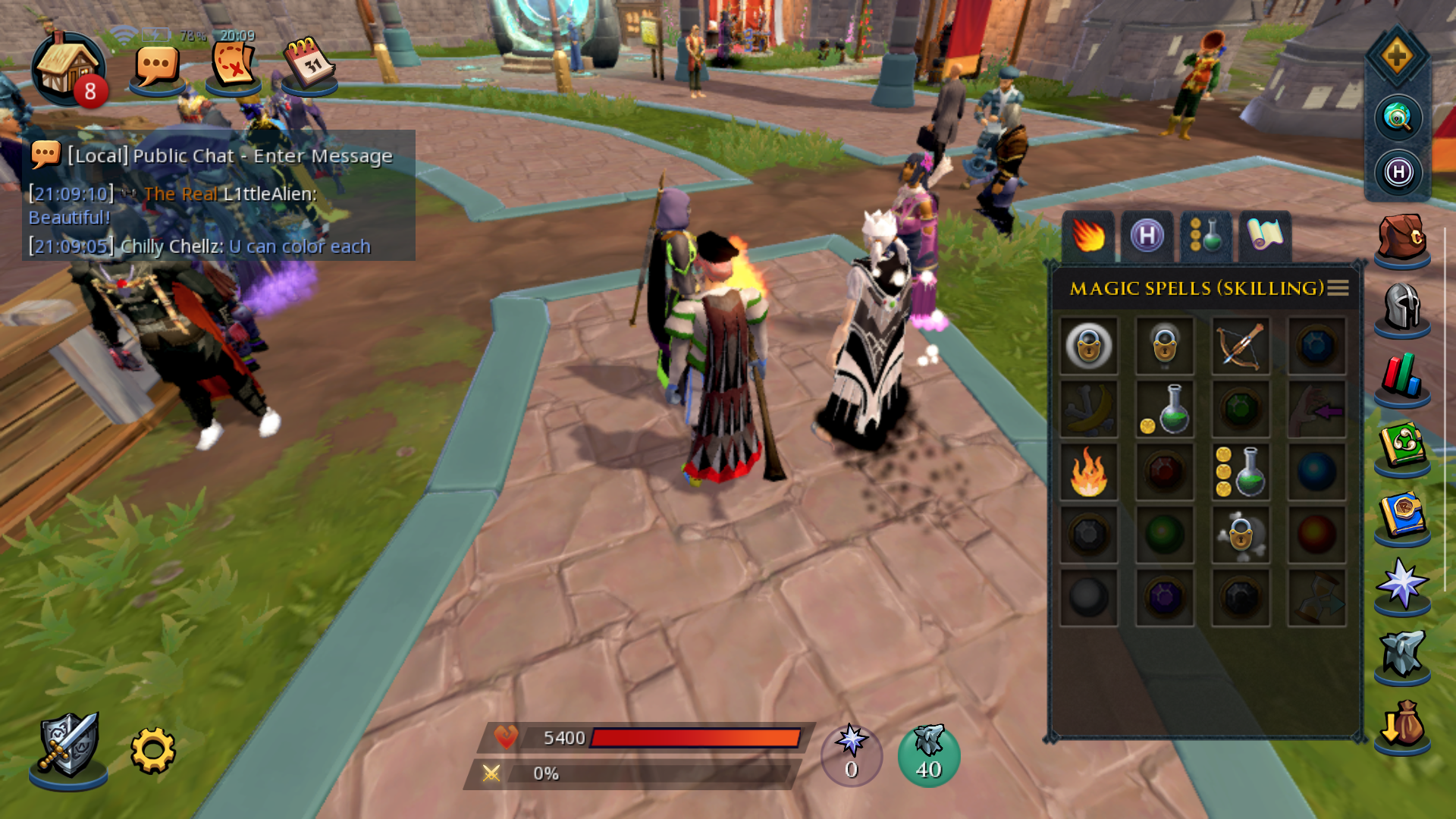Switch to the fire combat spells tab
Viewport: 1456px width, 819px height.
[1088, 236]
